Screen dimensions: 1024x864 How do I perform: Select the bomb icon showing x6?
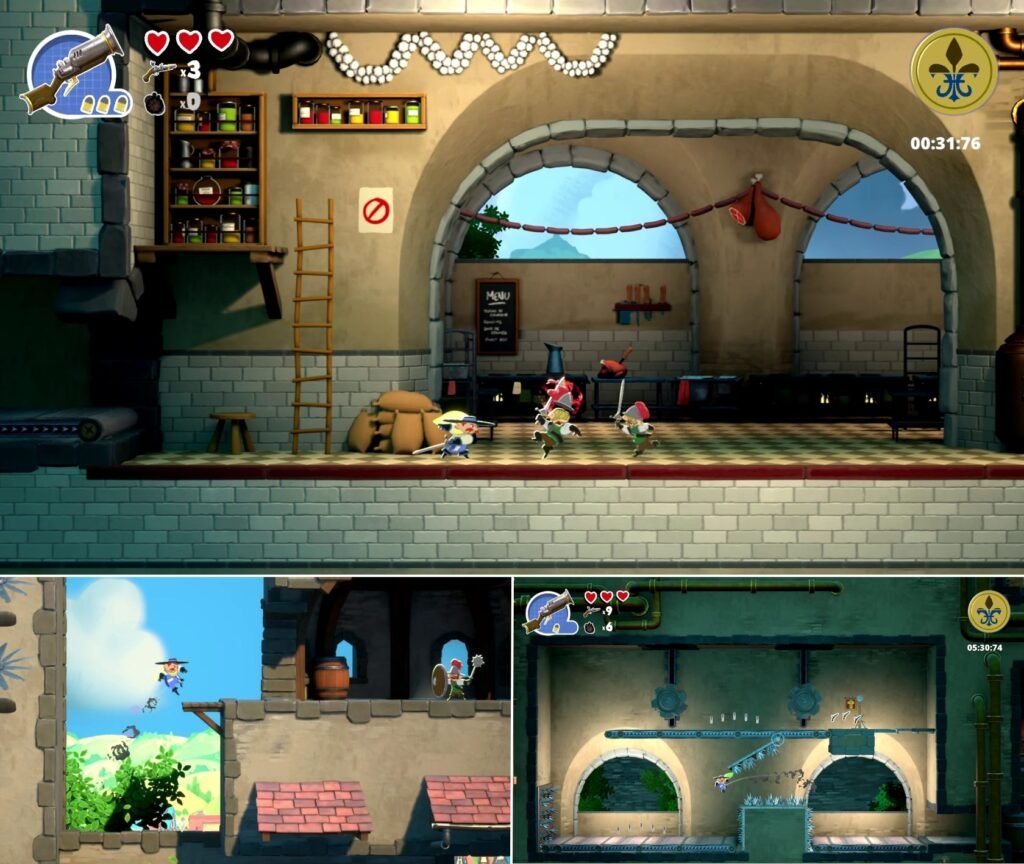click(591, 627)
